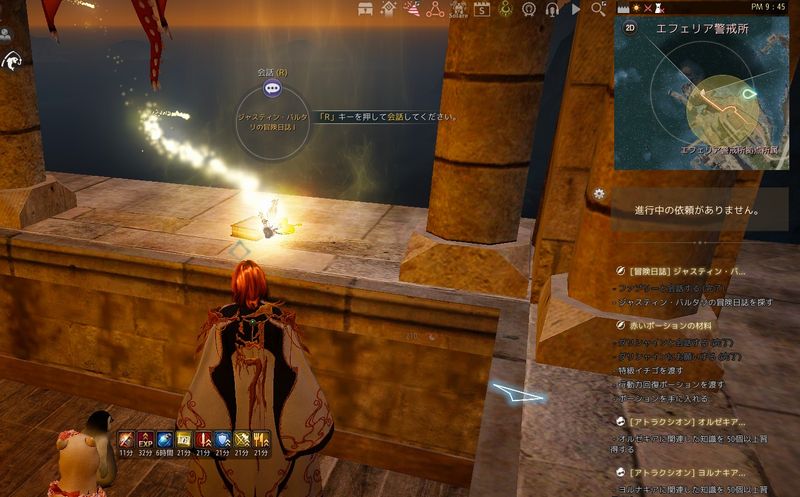This screenshot has width=800, height=497.
Task: Open the calendar icon marked S
Action: coord(481,9)
